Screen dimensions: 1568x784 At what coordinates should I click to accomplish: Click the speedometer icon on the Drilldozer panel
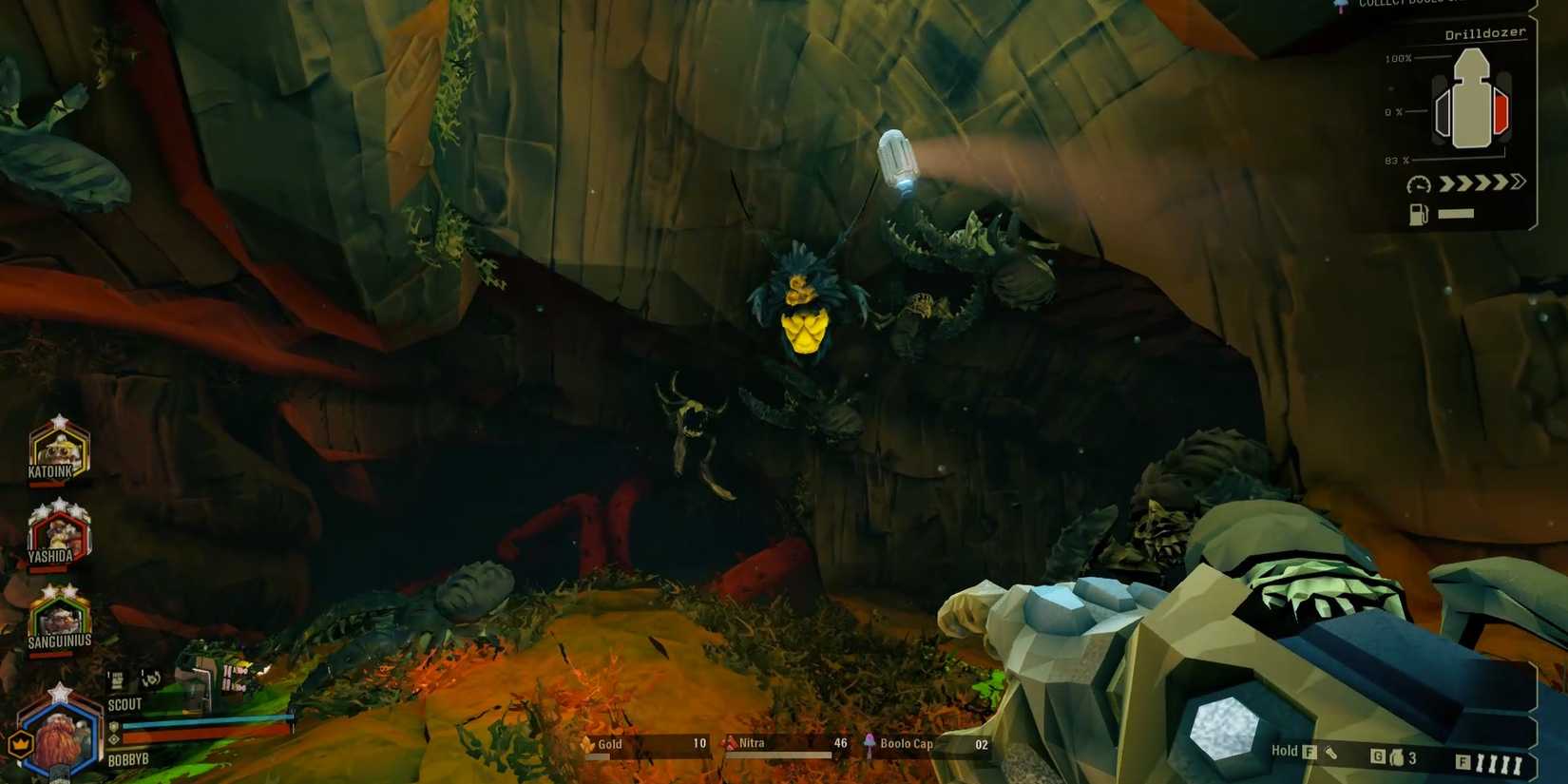coord(1419,184)
